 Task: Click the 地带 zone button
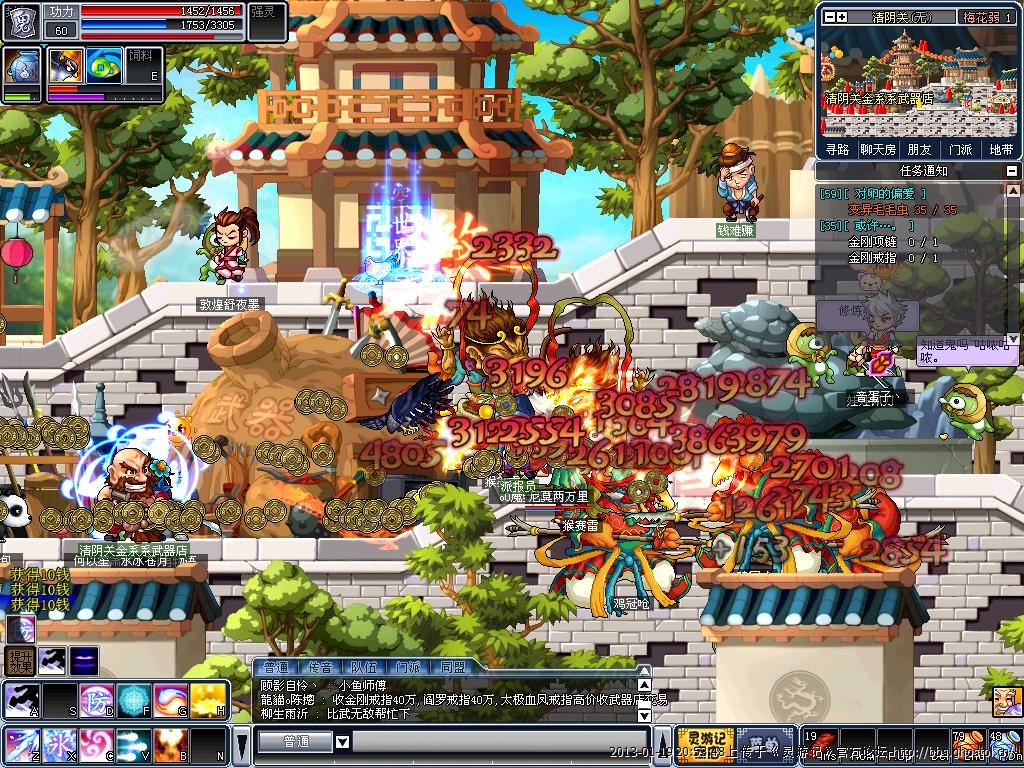(x=1000, y=149)
